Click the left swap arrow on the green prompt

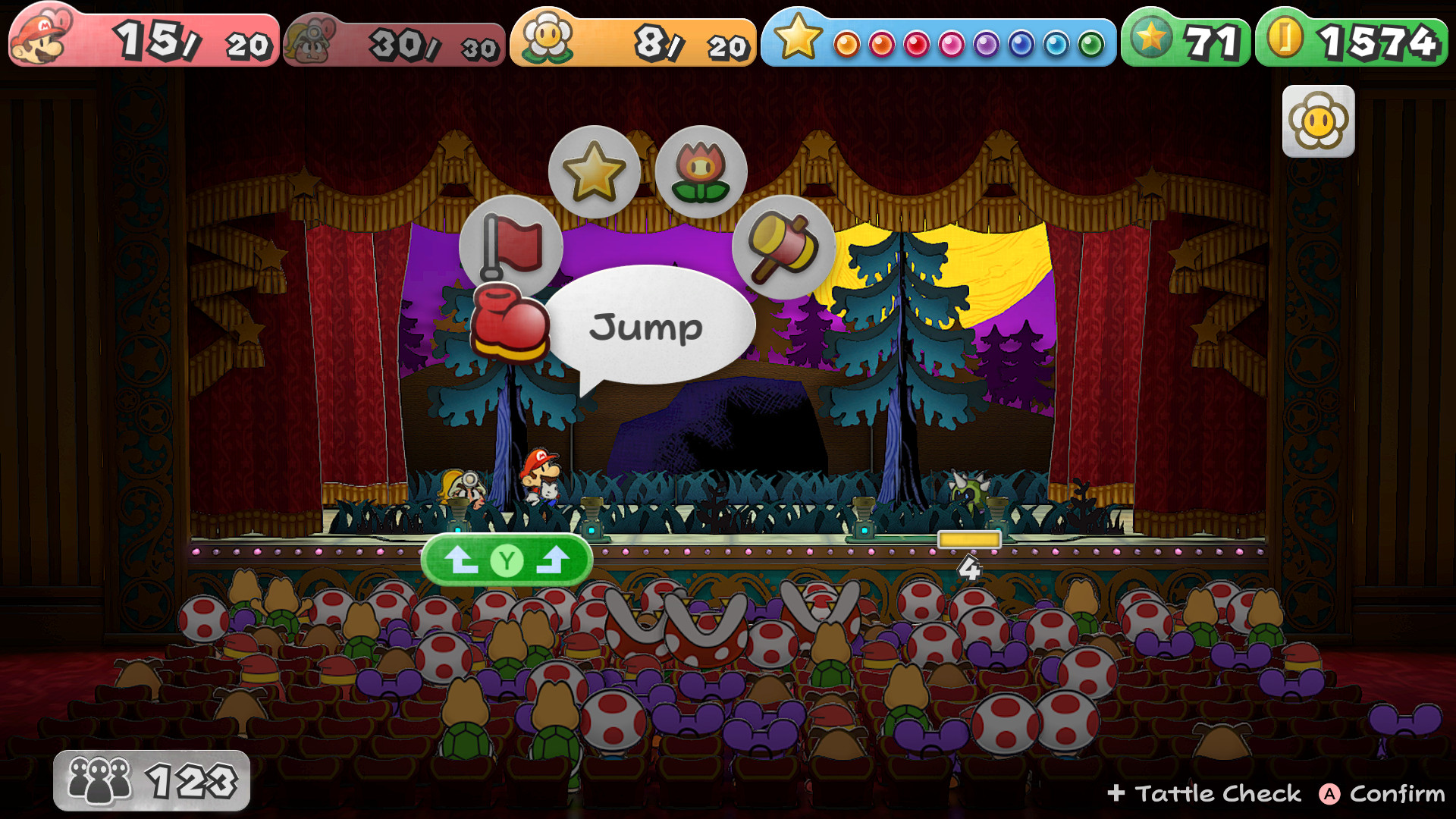click(463, 559)
